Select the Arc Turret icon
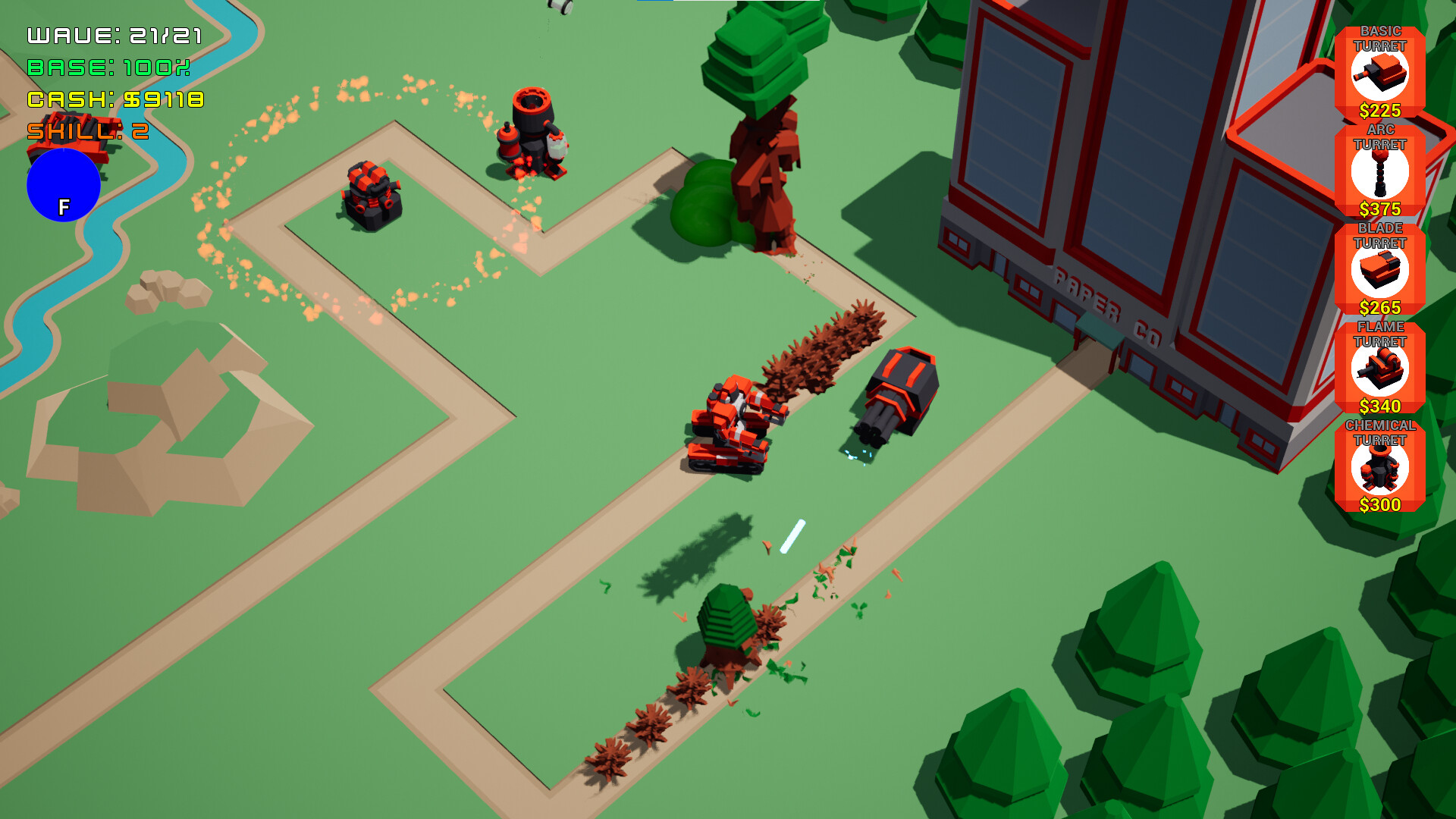Viewport: 1456px width, 819px height. [1381, 173]
